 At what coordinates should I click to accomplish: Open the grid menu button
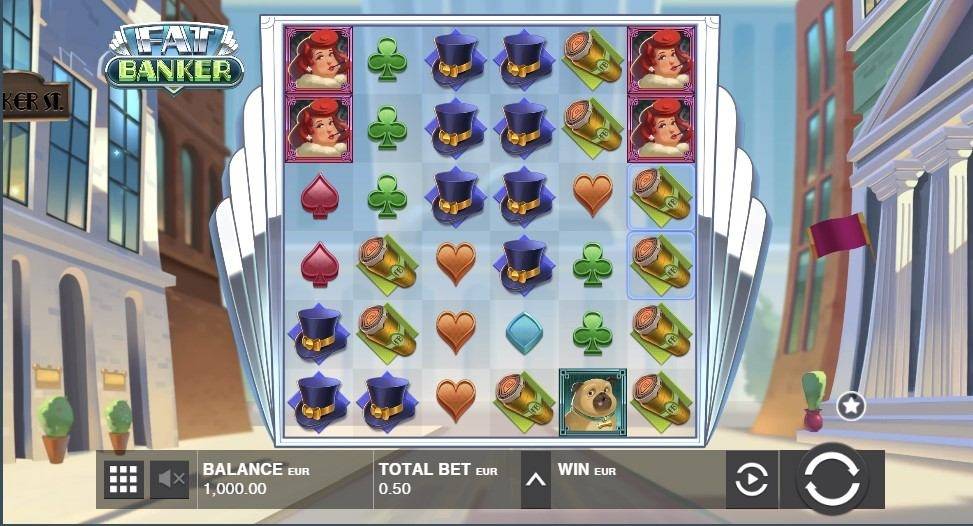(123, 480)
